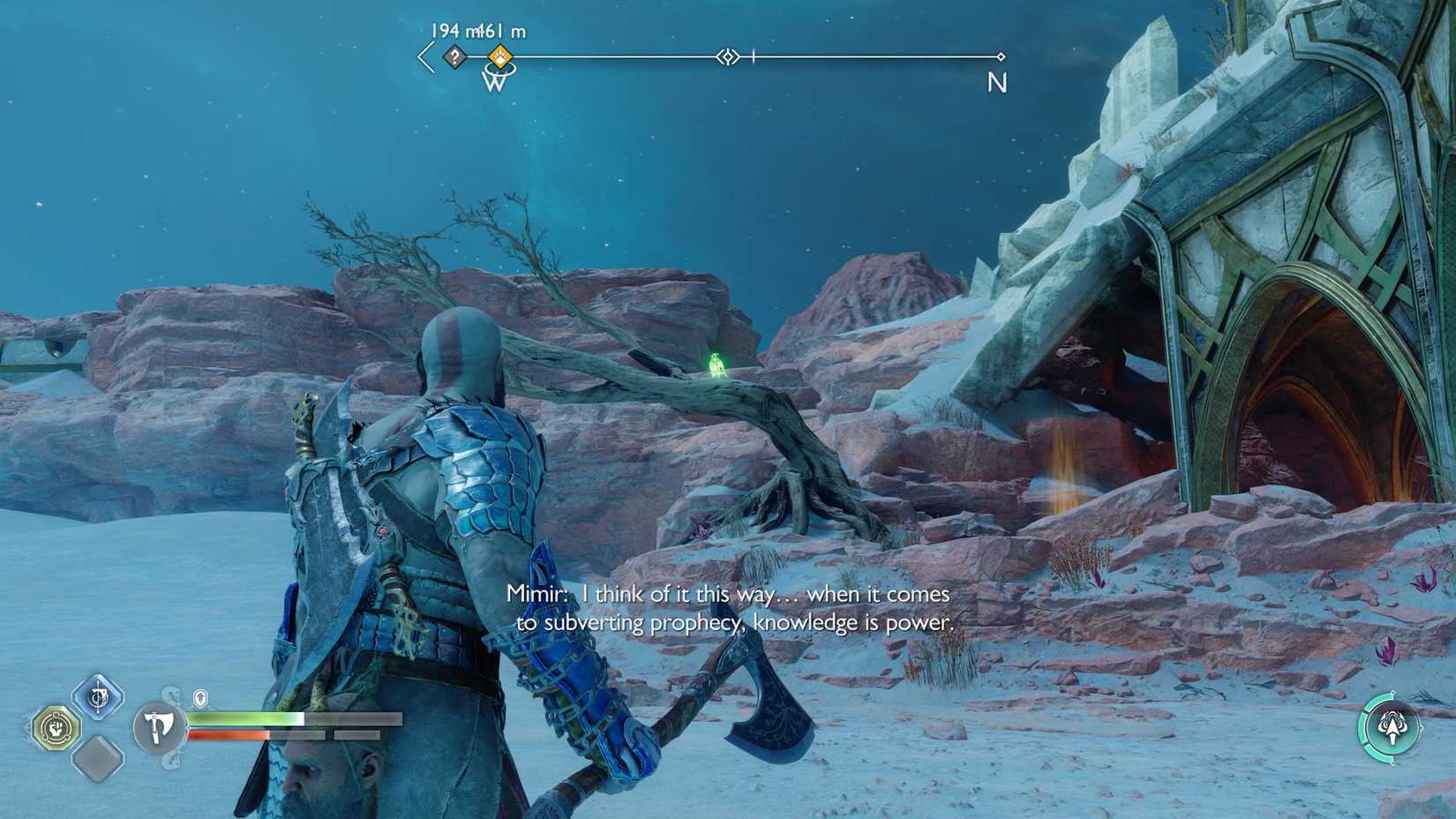Image resolution: width=1456 pixels, height=819 pixels.
Task: Toggle the W waypoint beacon below the compass
Action: 494,80
